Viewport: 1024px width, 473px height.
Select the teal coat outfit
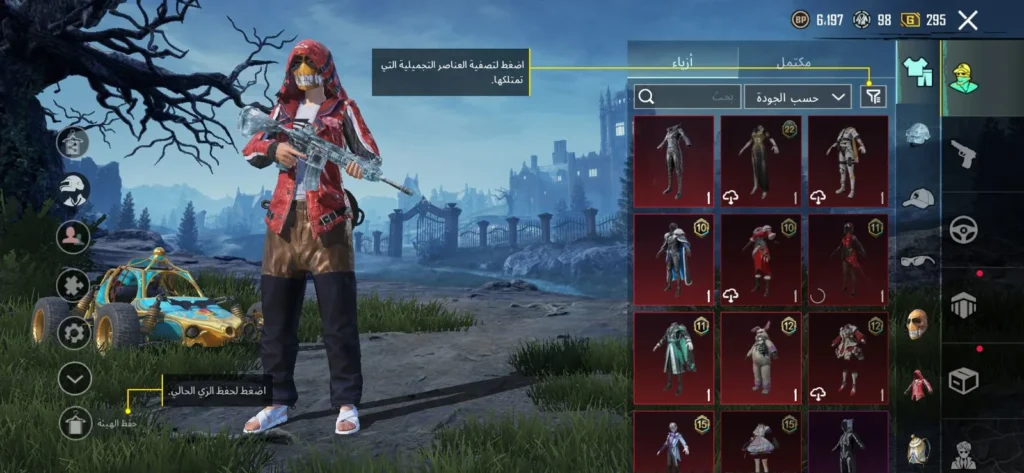point(674,357)
